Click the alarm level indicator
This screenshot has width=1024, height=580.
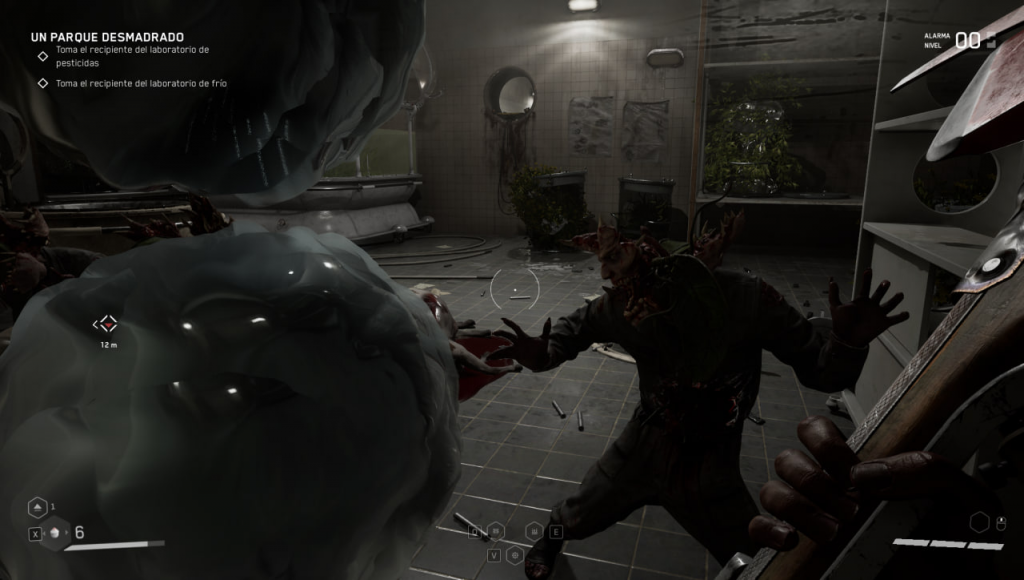click(966, 40)
